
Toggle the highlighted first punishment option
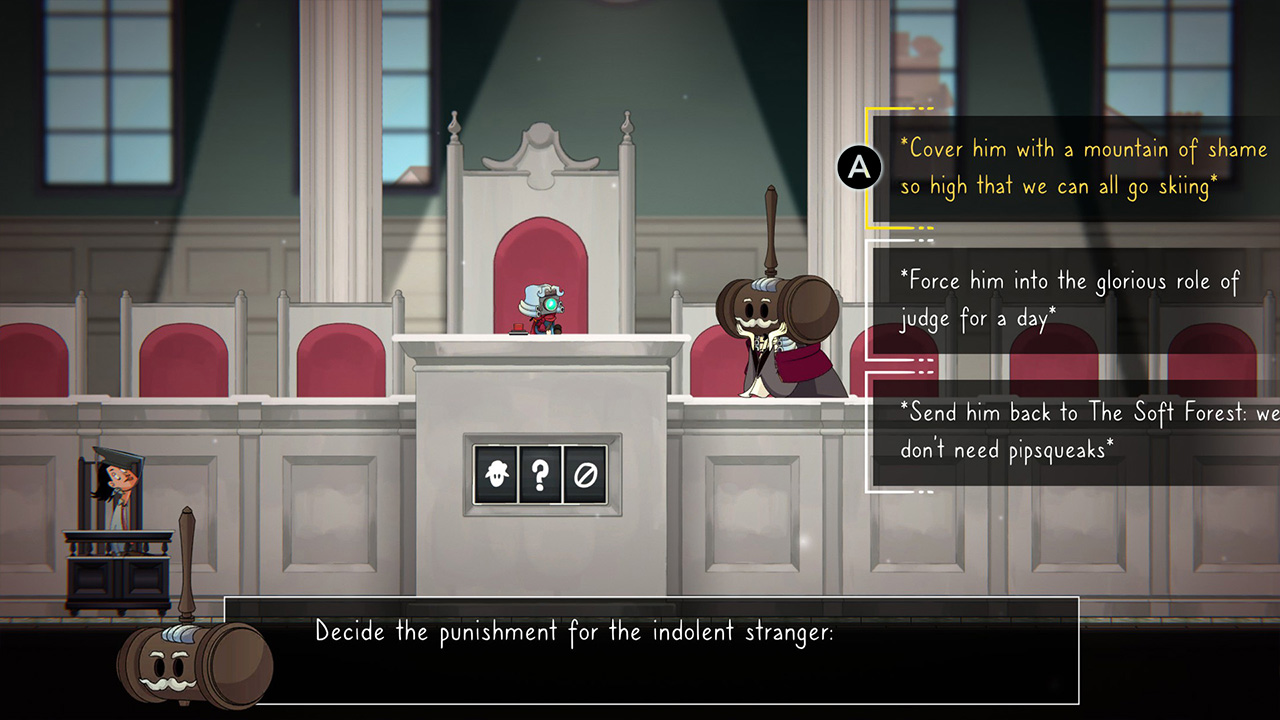[1070, 167]
